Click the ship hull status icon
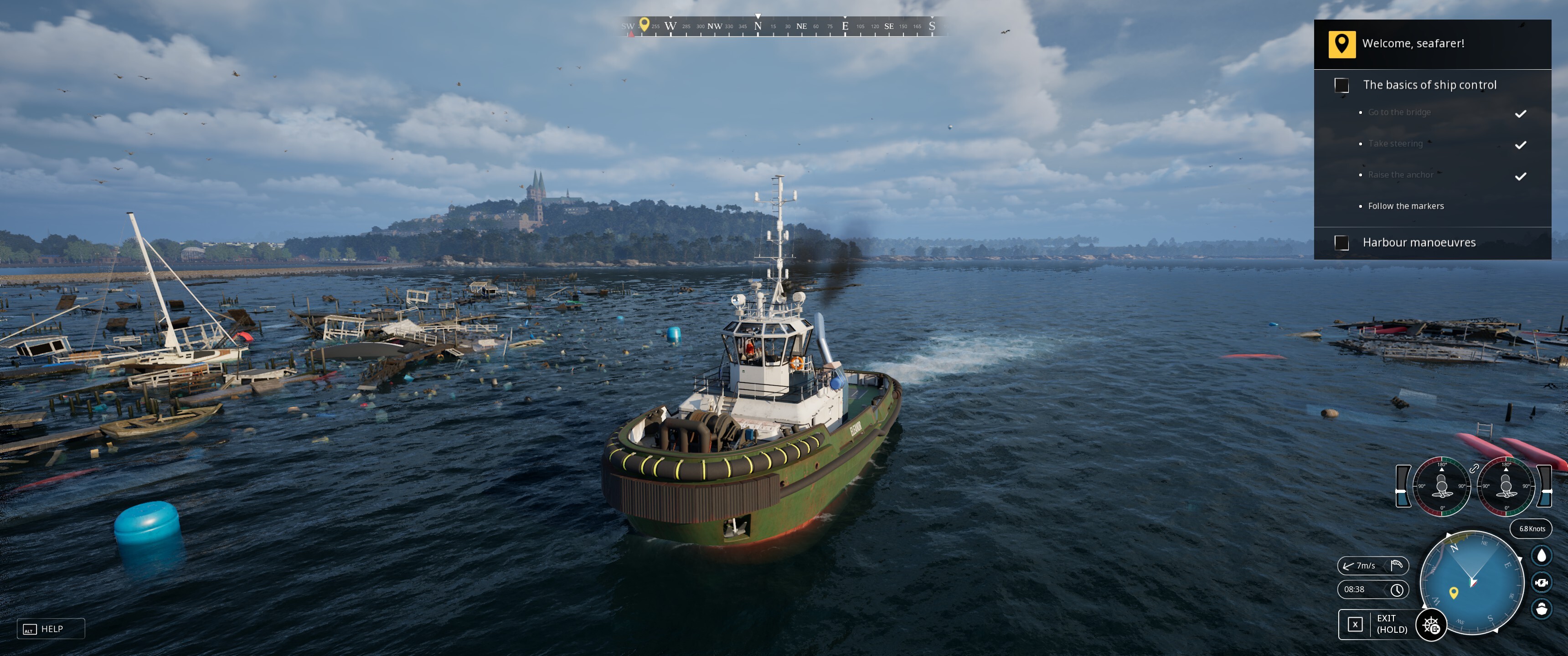 pos(1541,609)
